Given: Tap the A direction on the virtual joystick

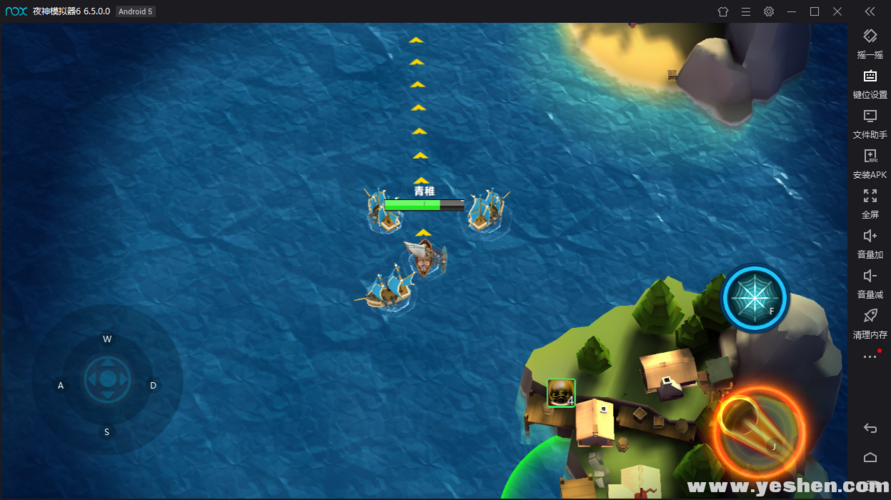Looking at the screenshot, I should pyautogui.click(x=61, y=385).
